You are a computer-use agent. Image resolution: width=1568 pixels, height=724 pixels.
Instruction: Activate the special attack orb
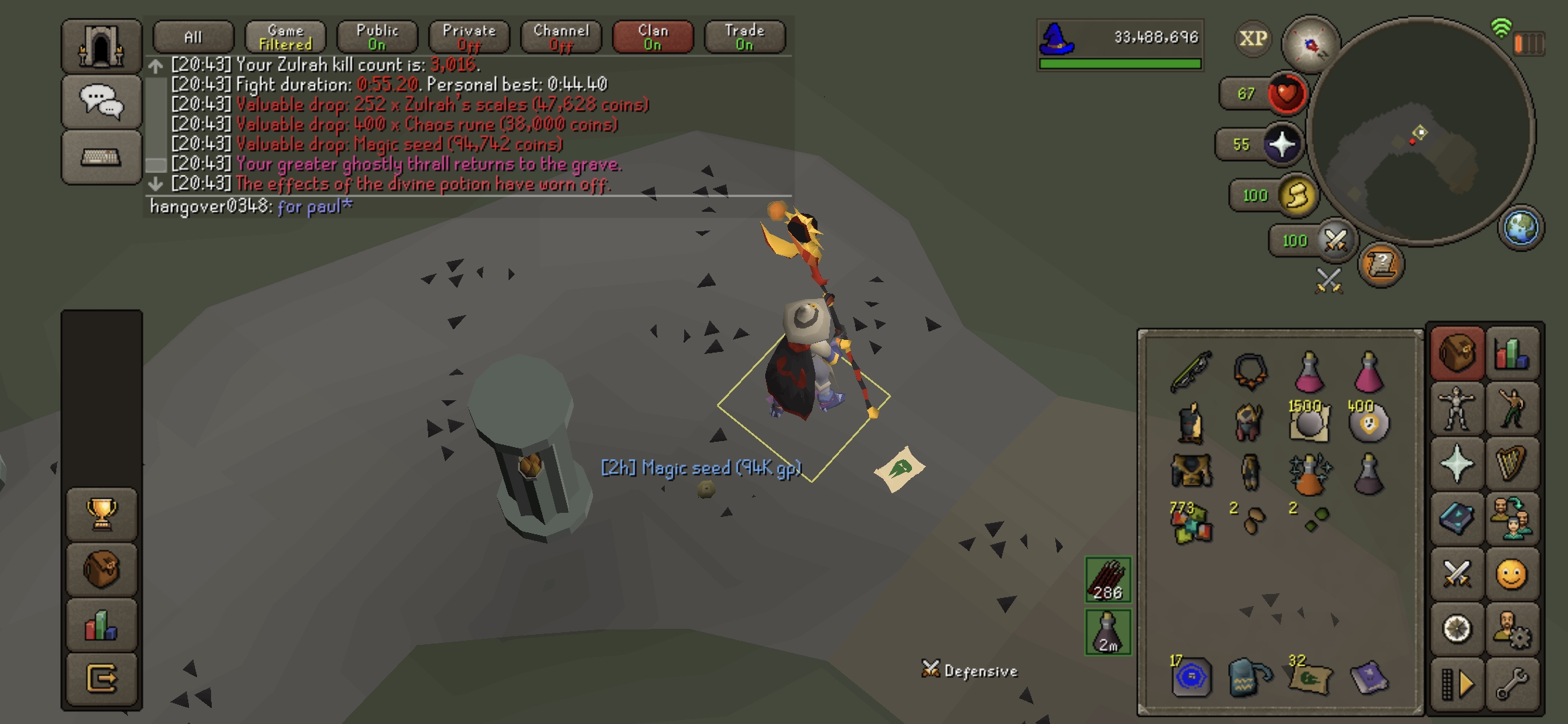pos(1335,240)
